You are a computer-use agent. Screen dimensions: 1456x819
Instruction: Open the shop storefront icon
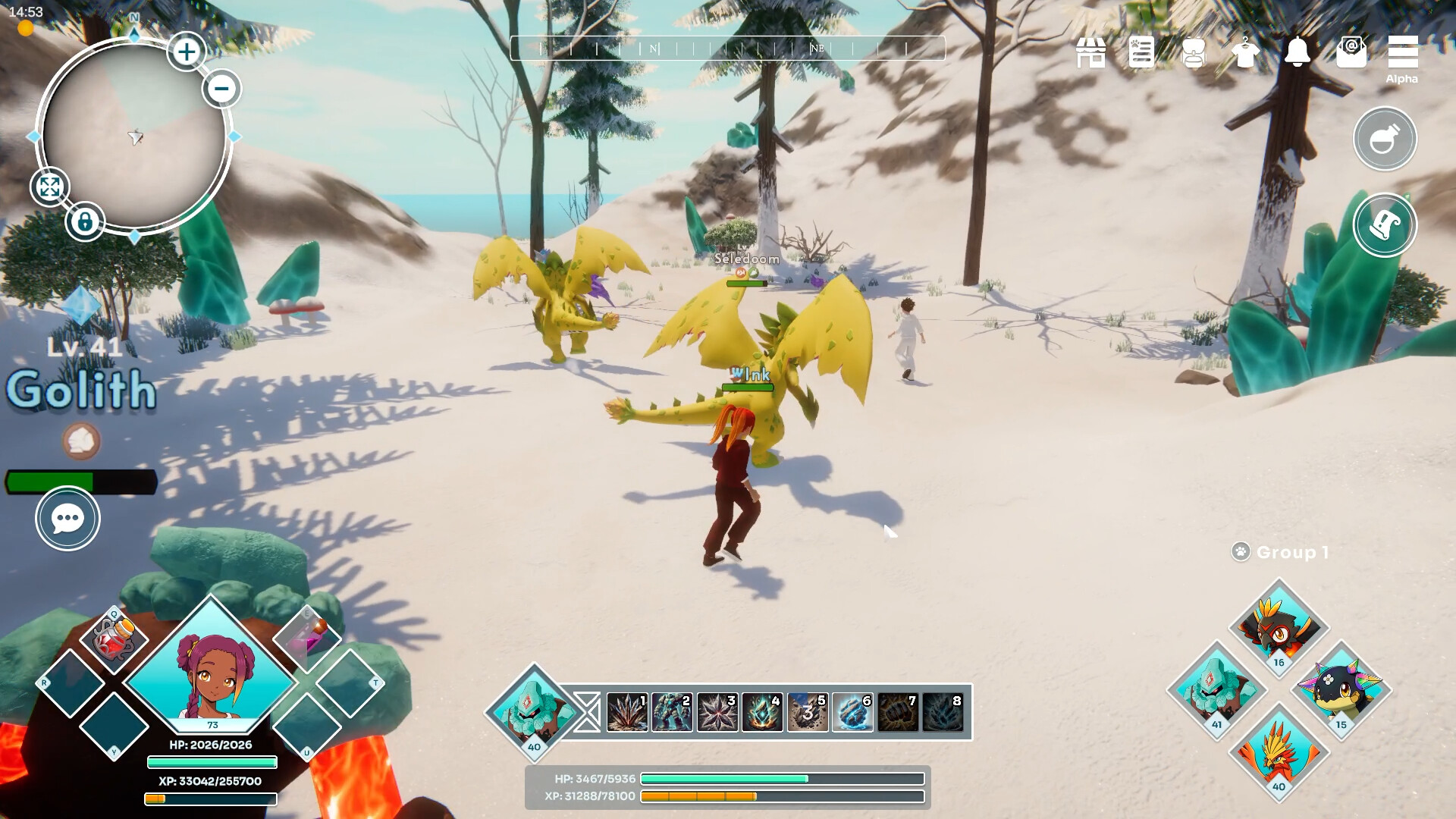[1090, 53]
